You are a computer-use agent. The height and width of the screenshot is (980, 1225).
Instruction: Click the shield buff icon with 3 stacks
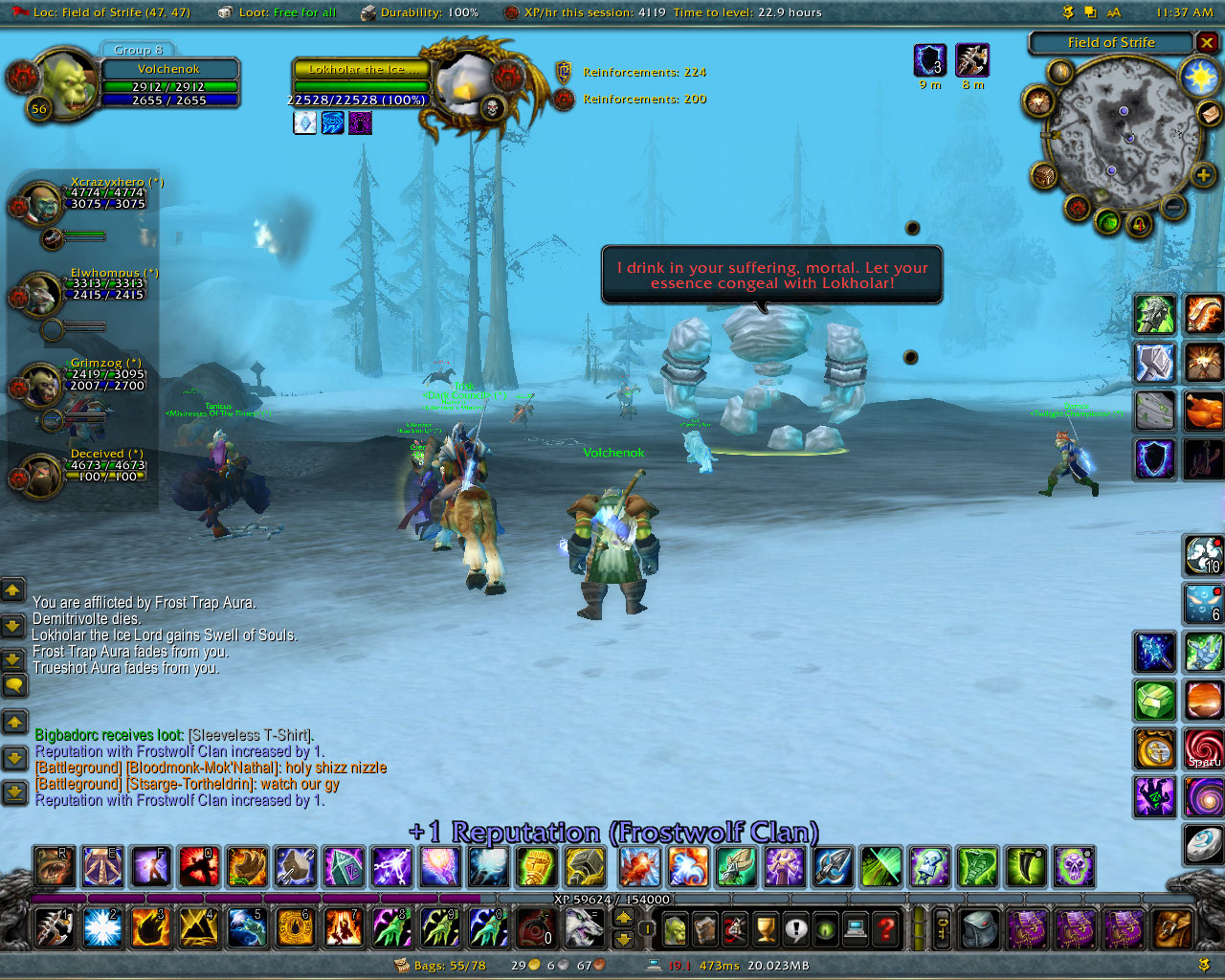tap(929, 60)
